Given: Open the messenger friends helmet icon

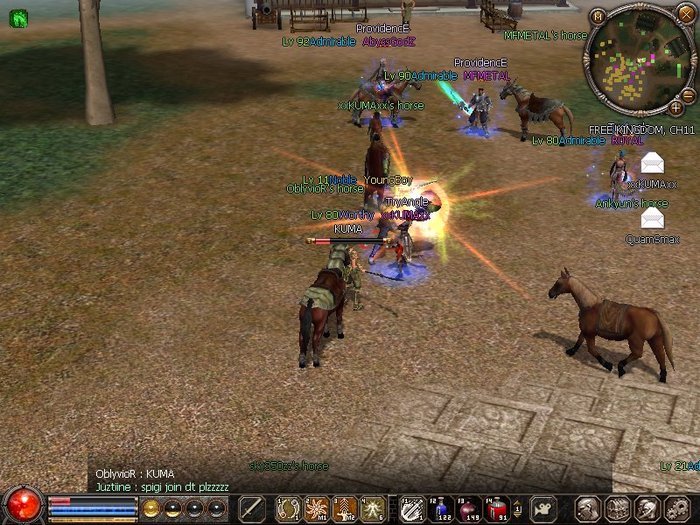Looking at the screenshot, I should point(642,507).
